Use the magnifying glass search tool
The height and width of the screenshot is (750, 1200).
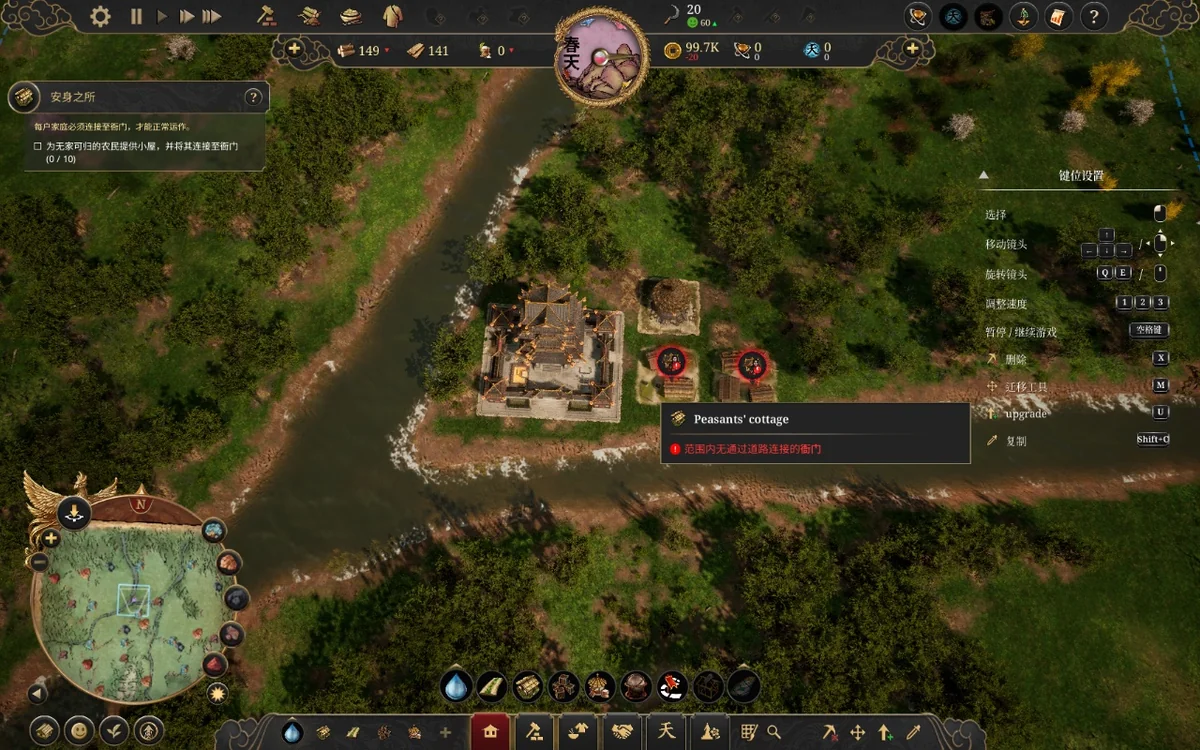tap(774, 732)
